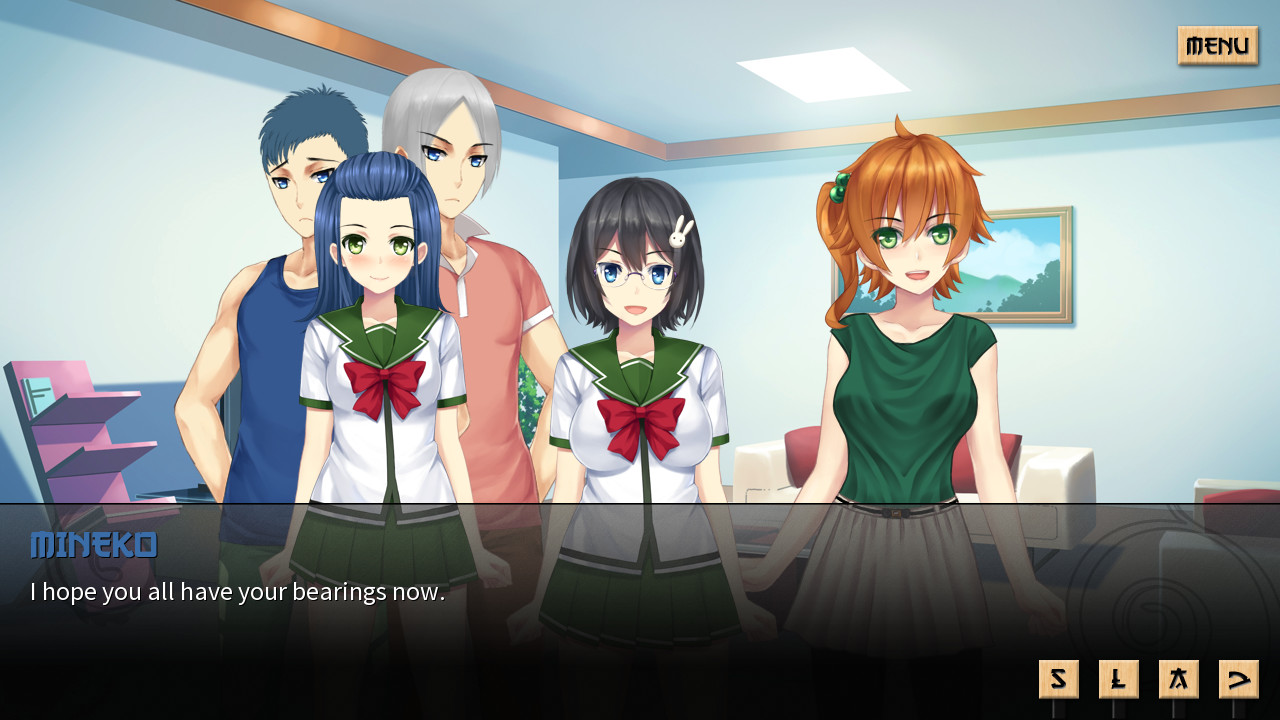Screen dimensions: 1280x720
Task: Click the dialogue line about bearings
Action: 240,592
